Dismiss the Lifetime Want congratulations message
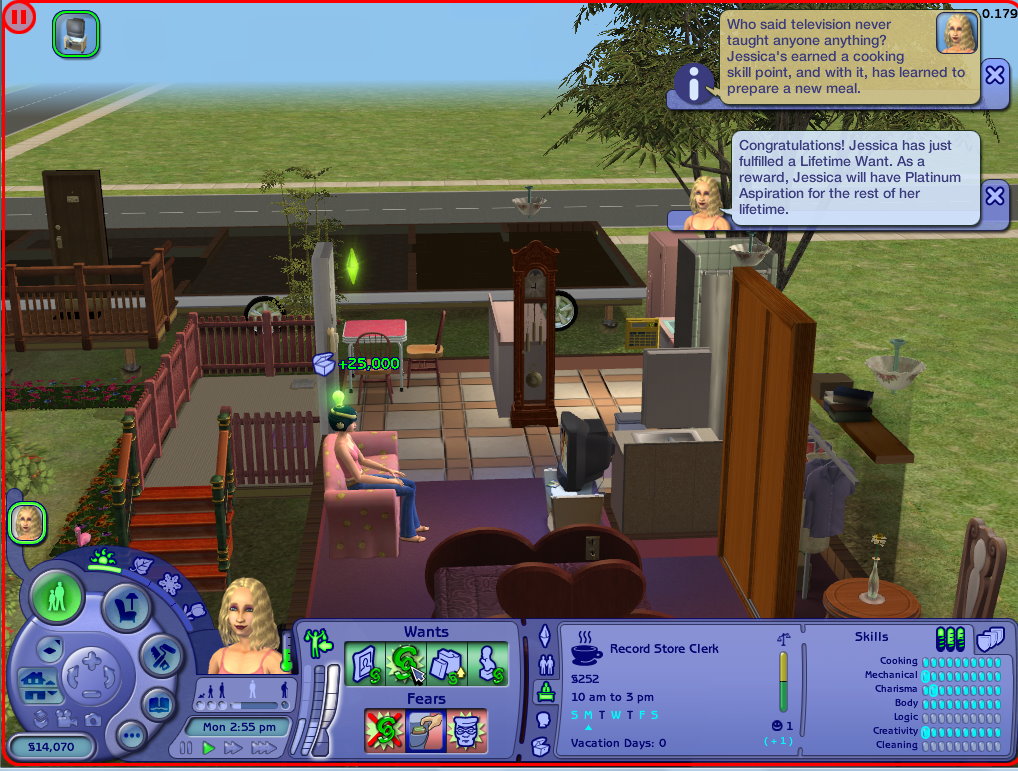 [994, 196]
